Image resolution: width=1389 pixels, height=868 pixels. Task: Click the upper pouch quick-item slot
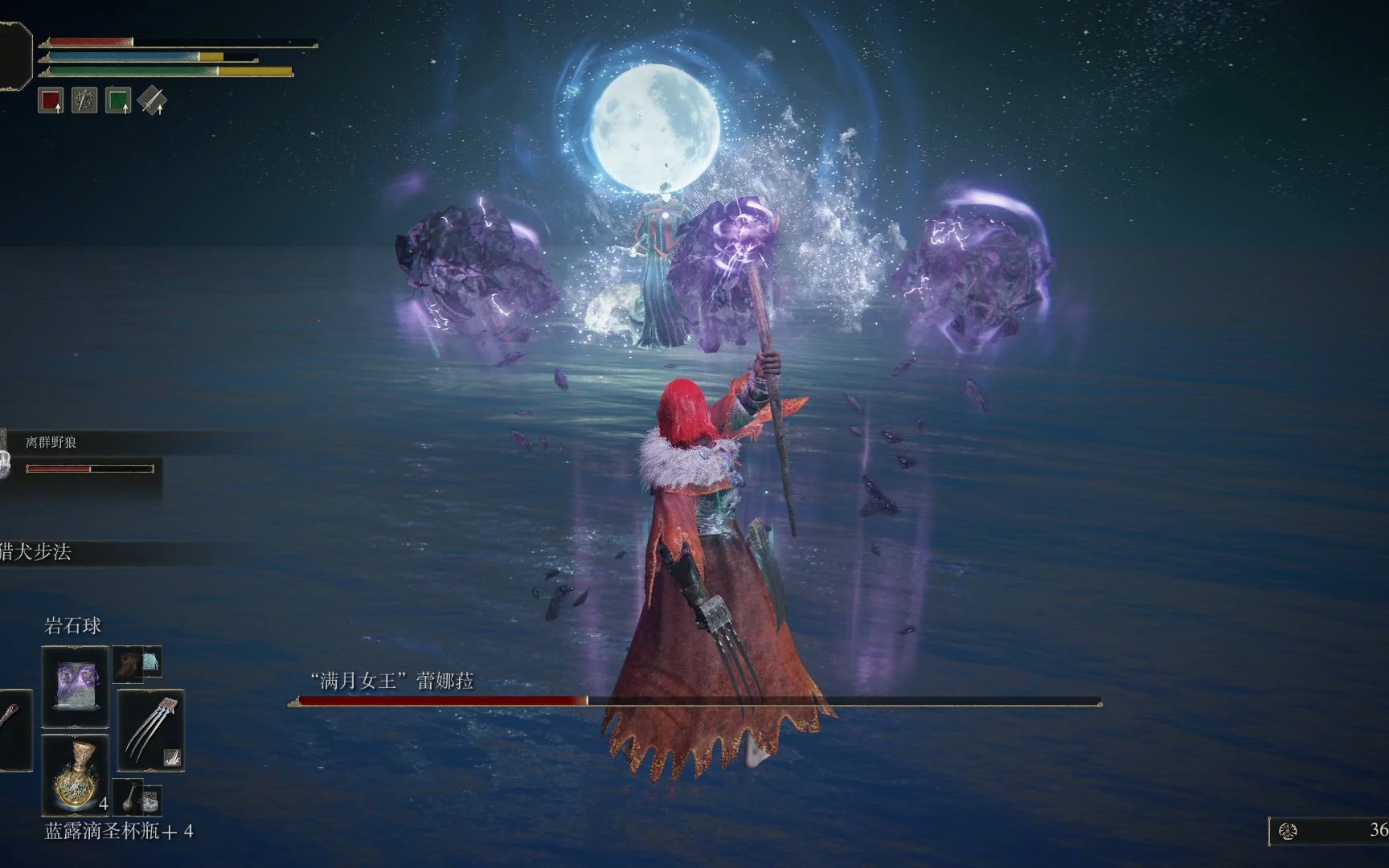click(x=137, y=663)
